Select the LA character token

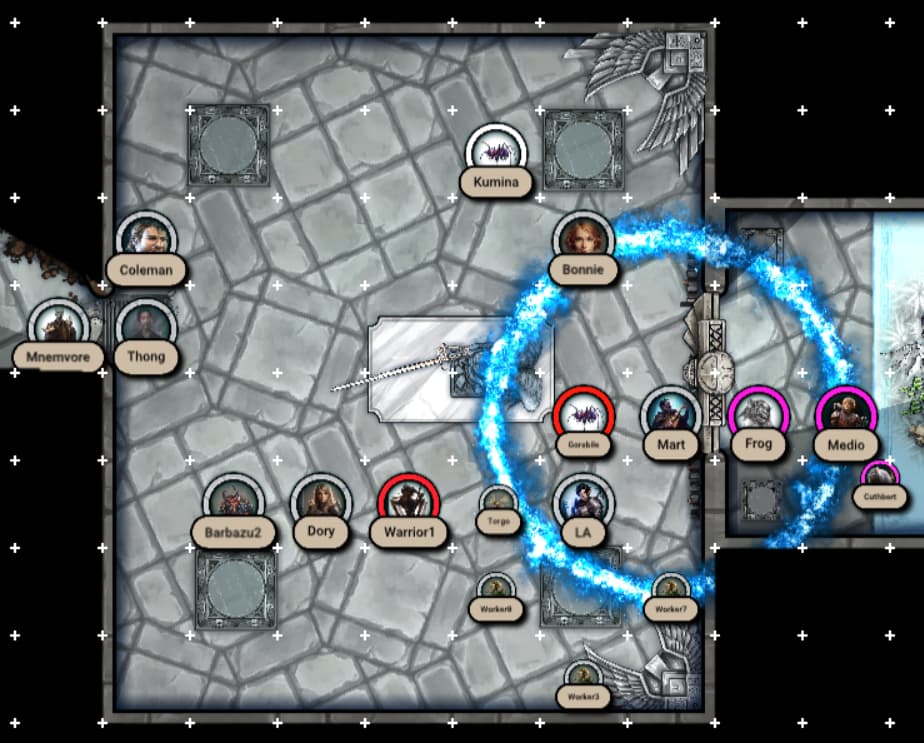(583, 503)
